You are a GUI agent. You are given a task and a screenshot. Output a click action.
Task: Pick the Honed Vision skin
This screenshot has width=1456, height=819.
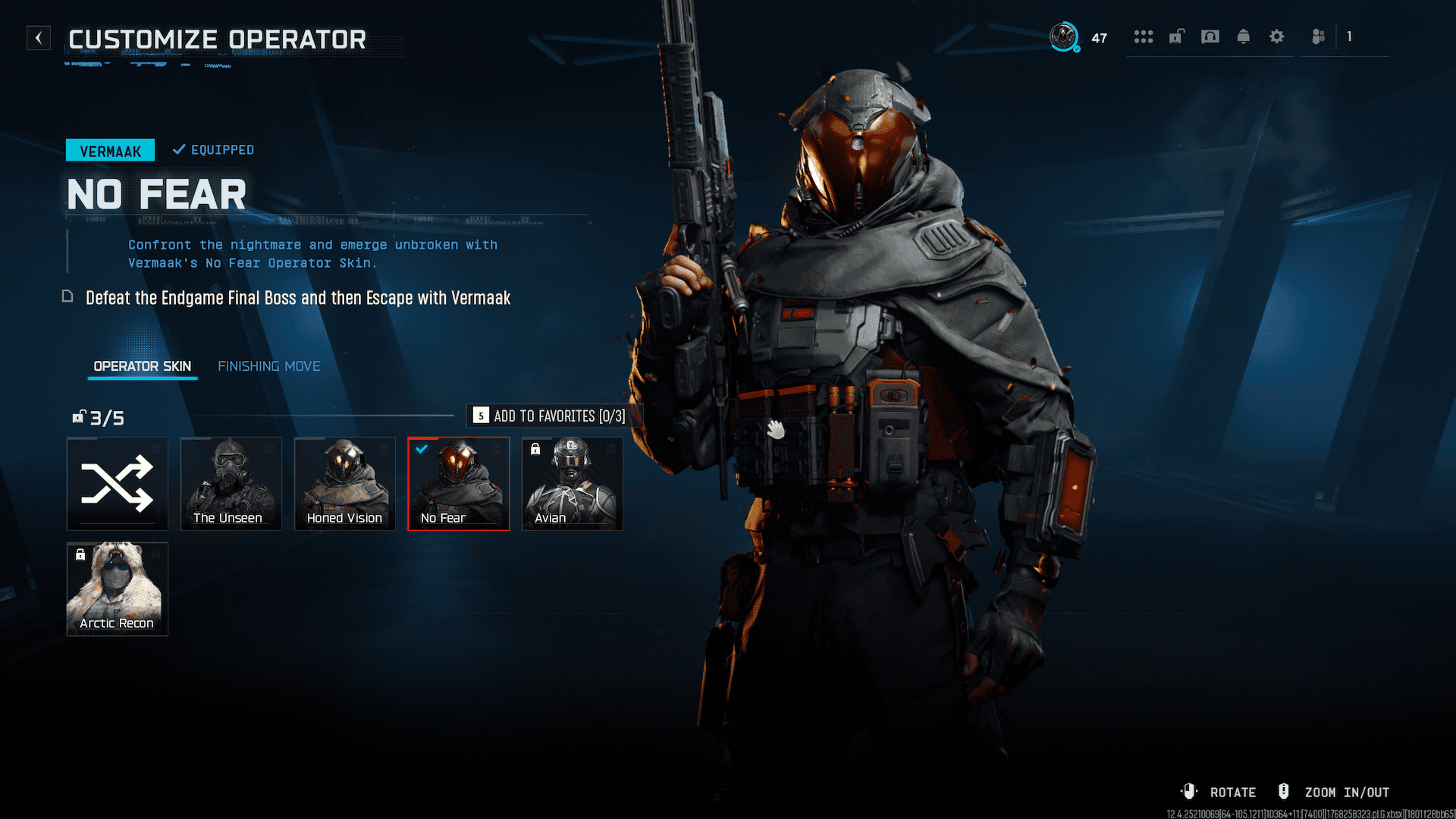[345, 484]
